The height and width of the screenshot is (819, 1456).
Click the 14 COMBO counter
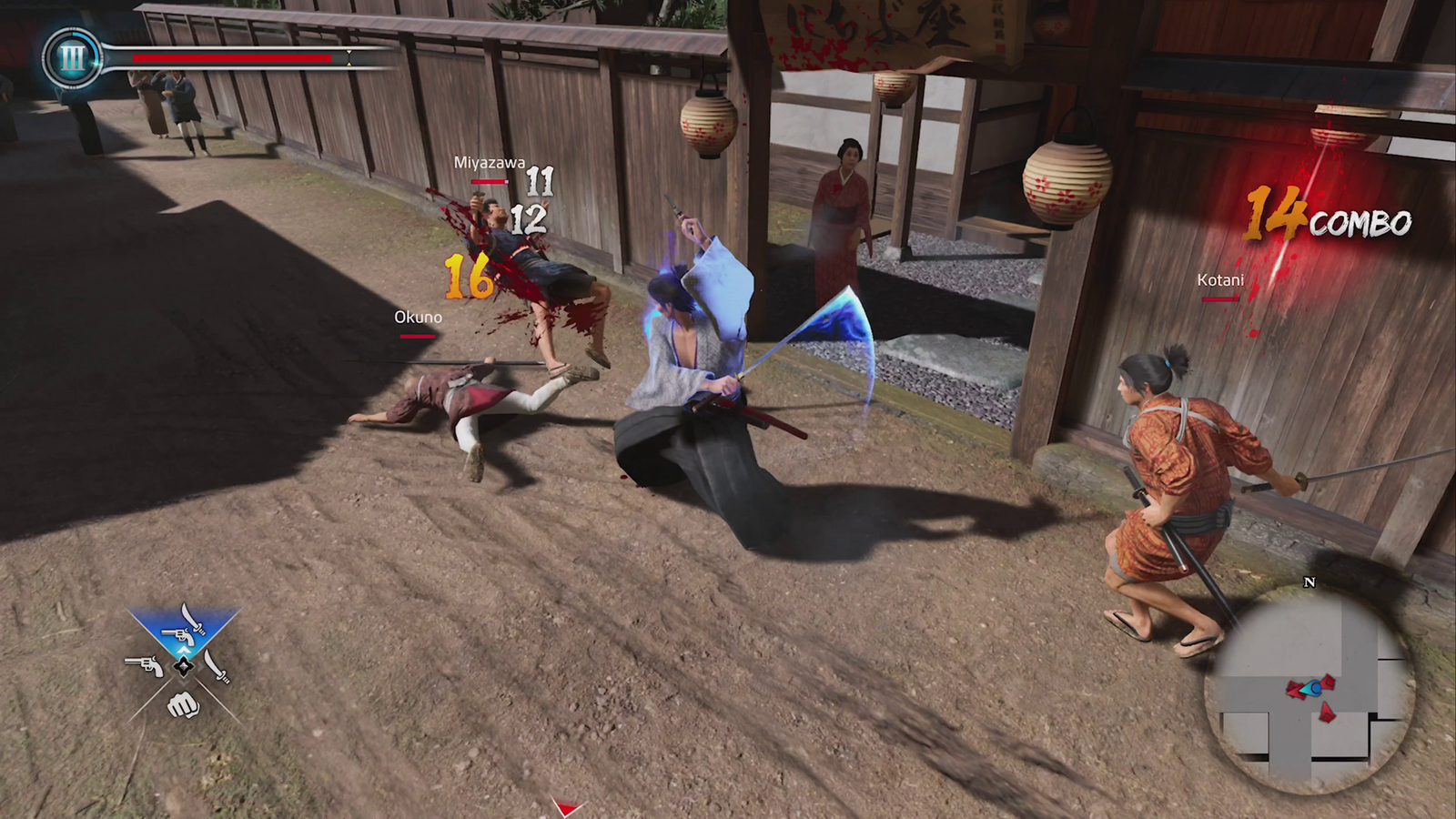click(x=1327, y=218)
